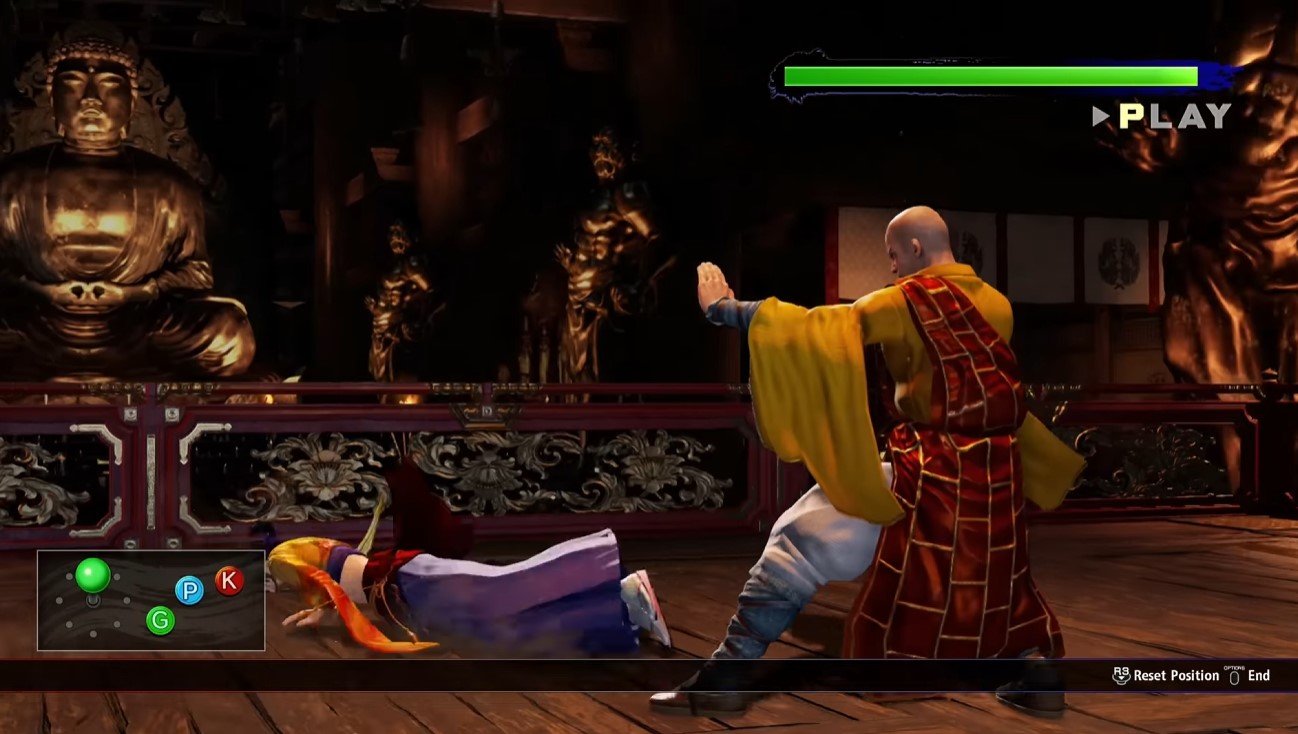The image size is (1298, 734).
Task: Click the upper-left directional dot near joystick
Action: (x=69, y=577)
